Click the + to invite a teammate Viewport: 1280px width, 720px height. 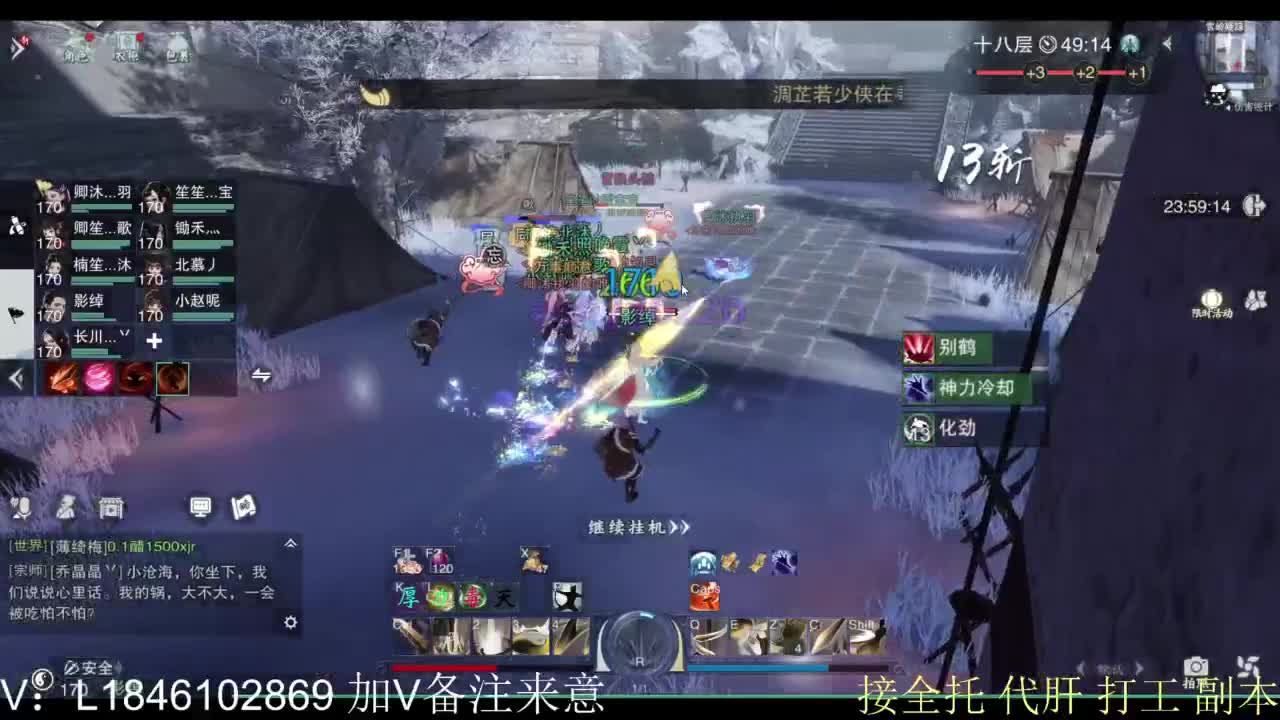[x=153, y=341]
